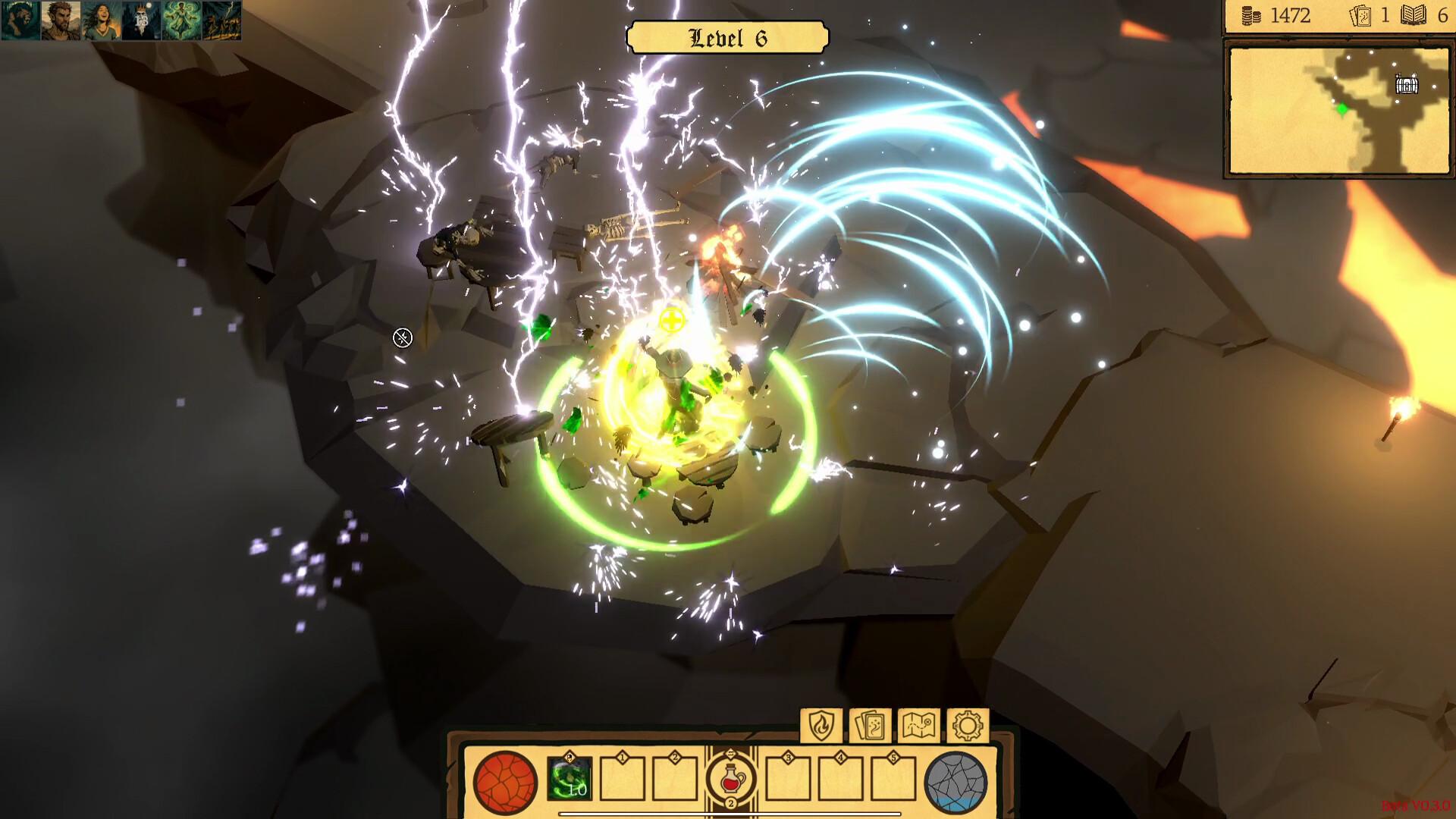Open the world map button

pyautogui.click(x=918, y=726)
